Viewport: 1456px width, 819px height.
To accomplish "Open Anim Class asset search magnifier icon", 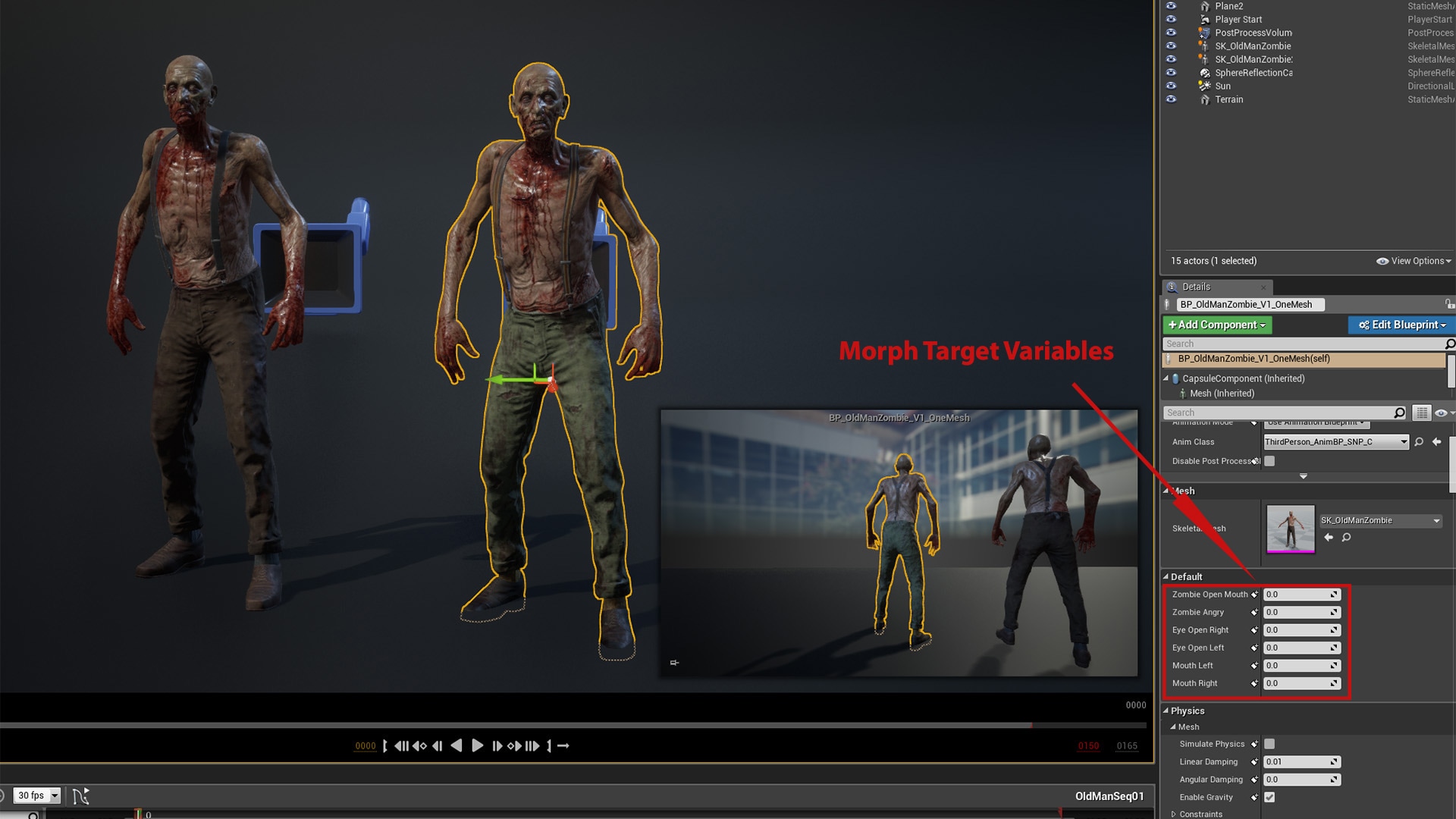I will pos(1419,441).
